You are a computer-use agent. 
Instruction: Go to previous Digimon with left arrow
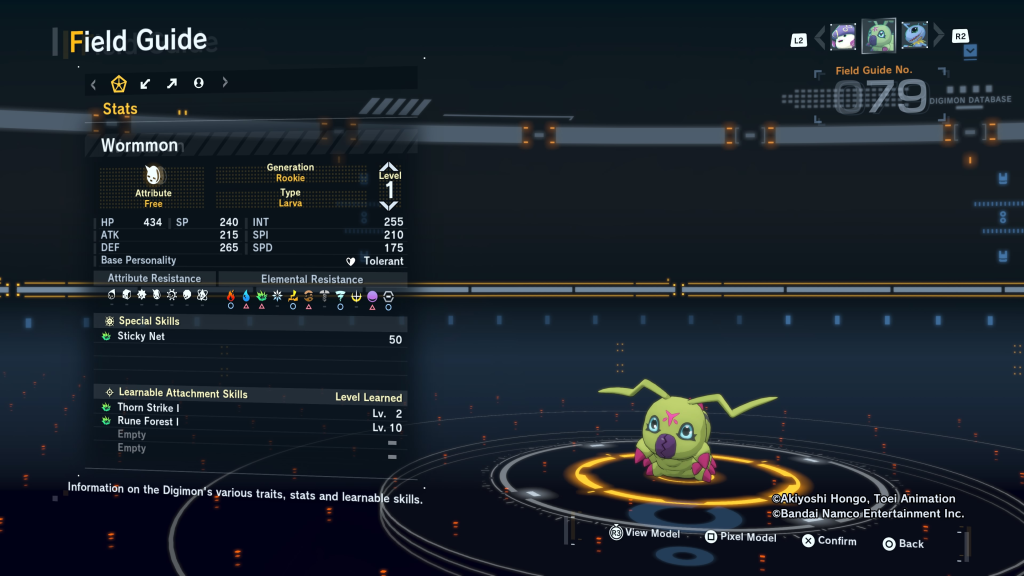click(820, 37)
